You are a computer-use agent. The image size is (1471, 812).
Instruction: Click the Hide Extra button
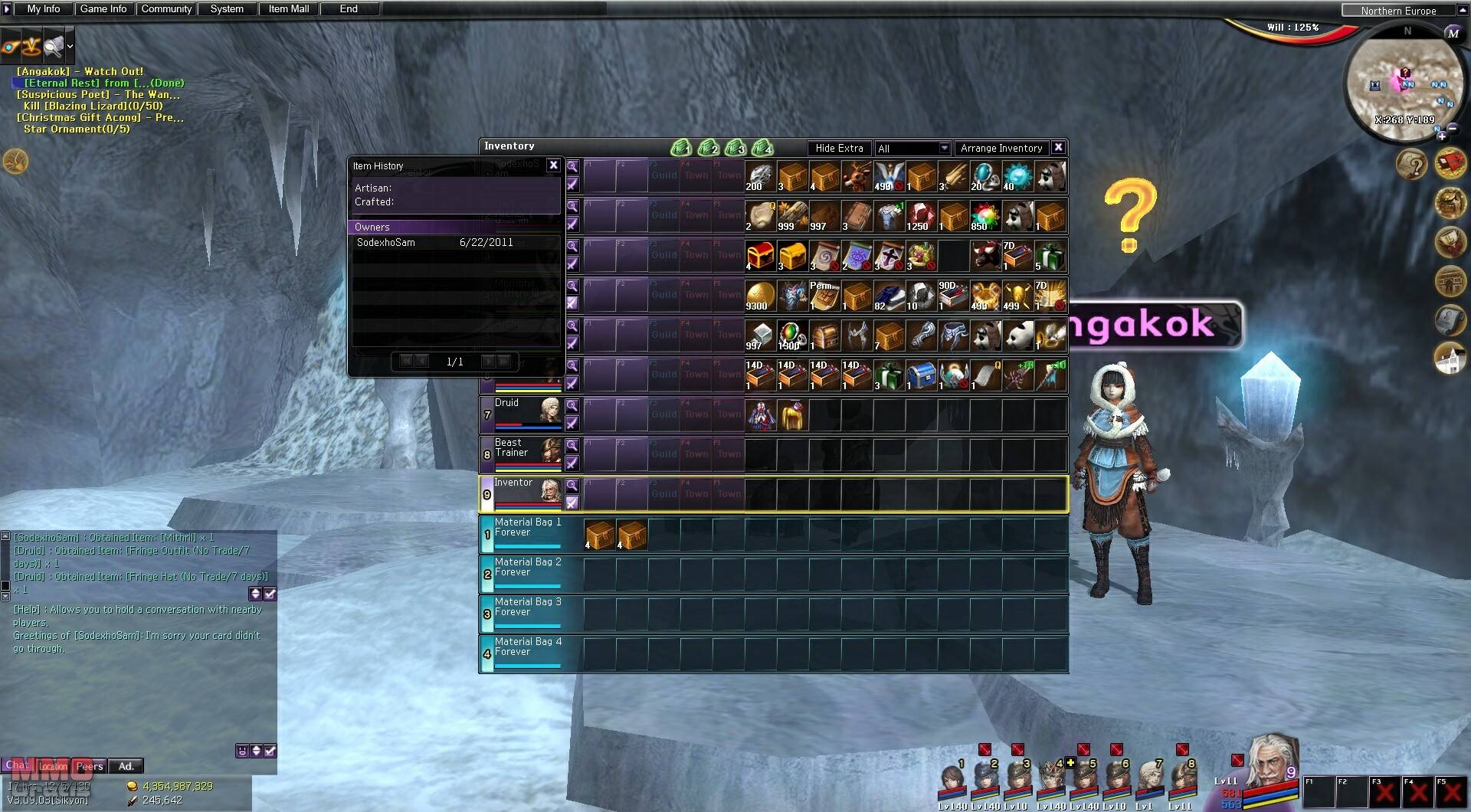[839, 149]
